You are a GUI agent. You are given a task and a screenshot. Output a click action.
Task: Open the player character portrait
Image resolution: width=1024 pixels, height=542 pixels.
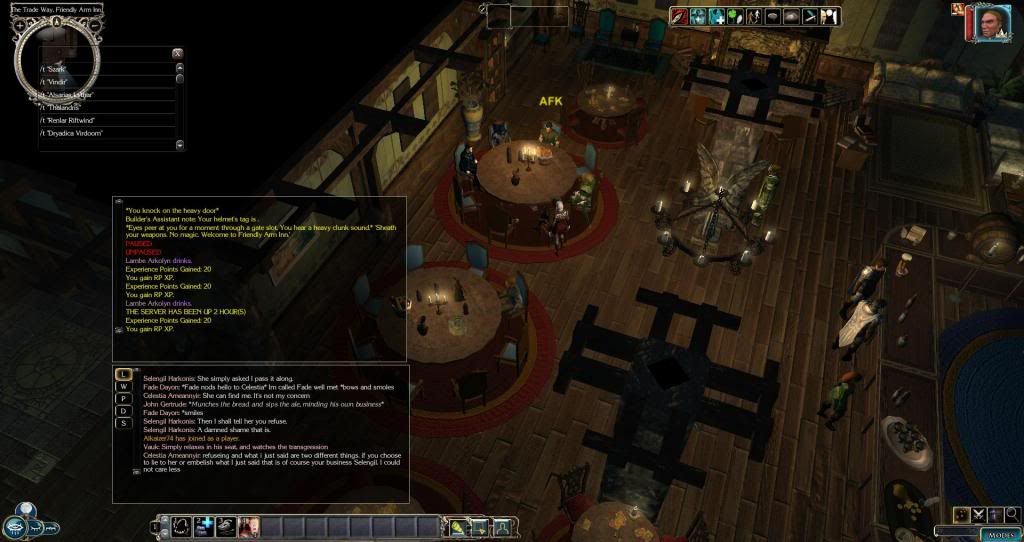tap(988, 23)
